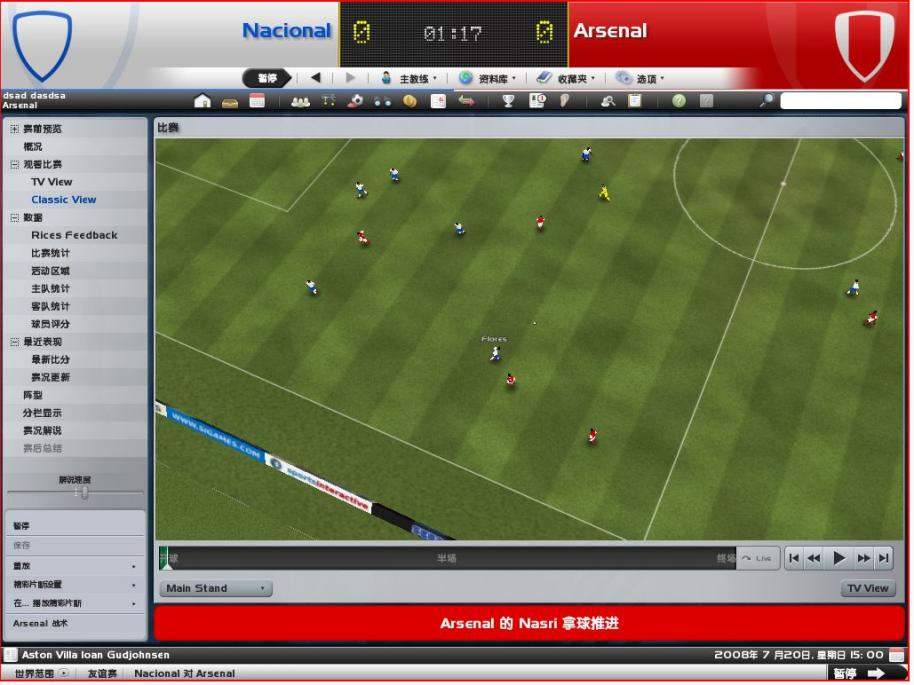Open the 主教练 manager dropdown
The width and height of the screenshot is (914, 685).
pyautogui.click(x=410, y=78)
